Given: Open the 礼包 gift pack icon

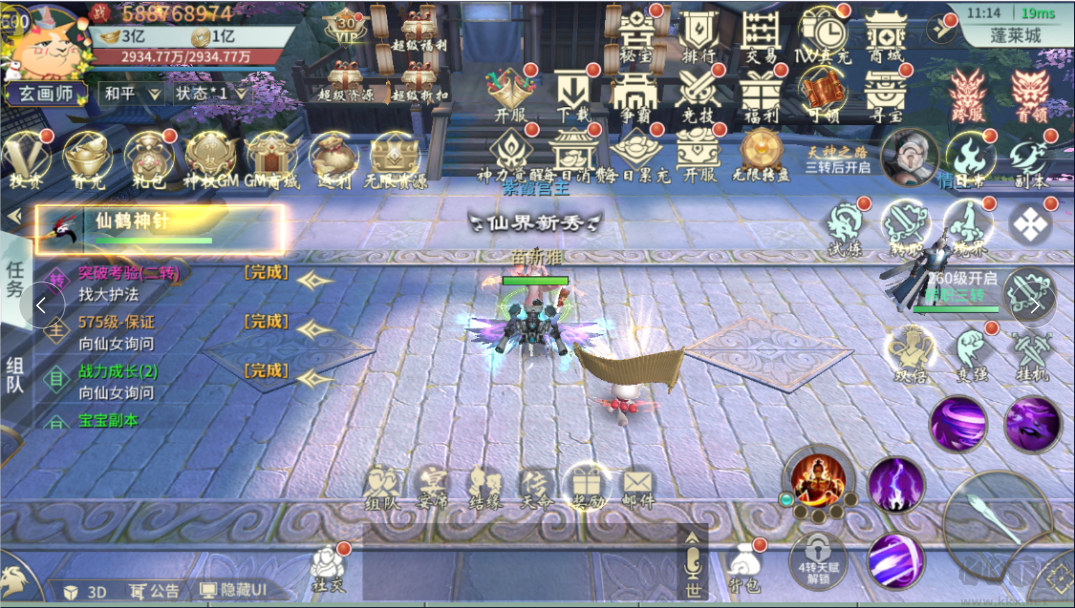Looking at the screenshot, I should 148,160.
